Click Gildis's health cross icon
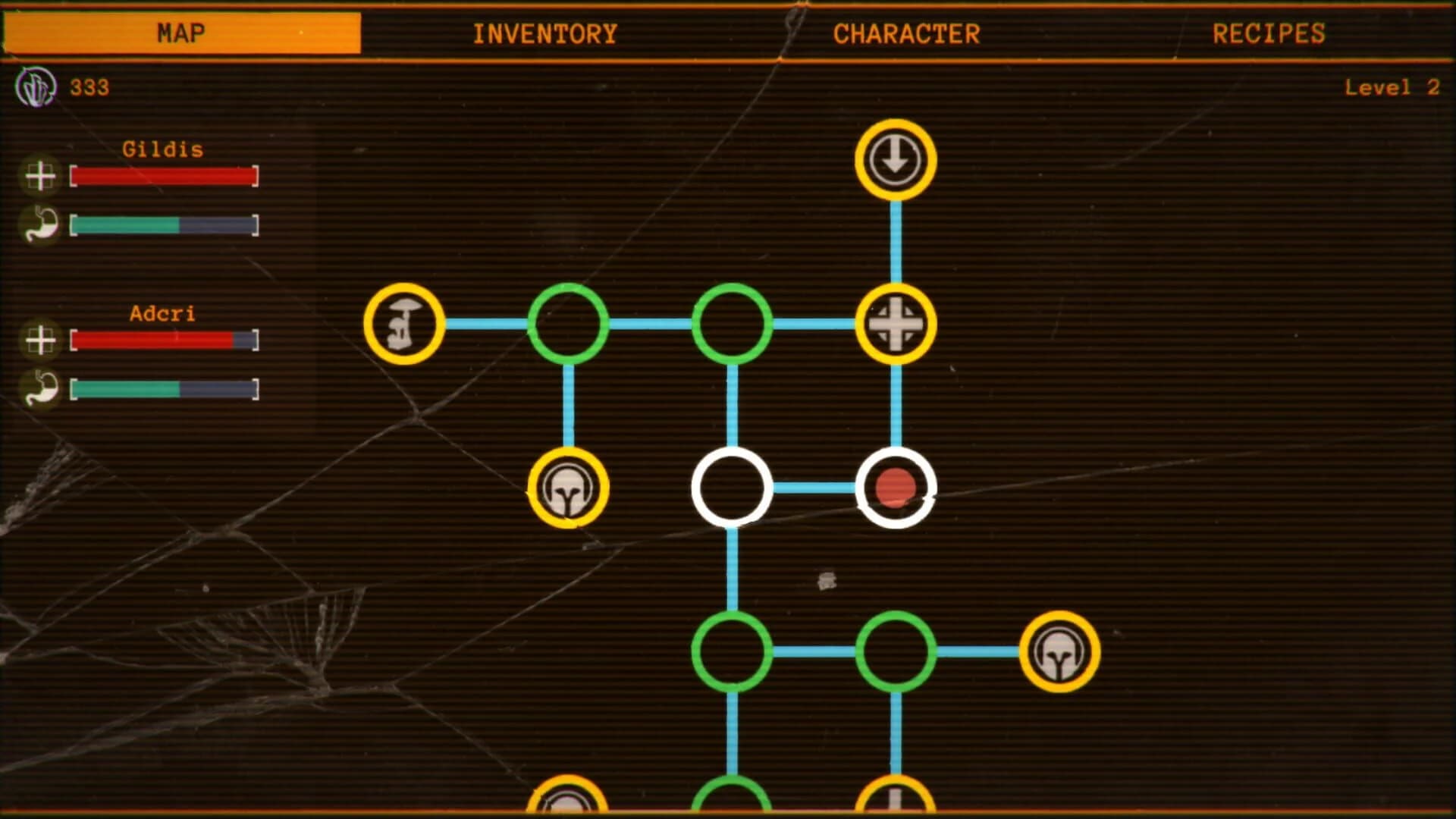 tap(42, 177)
